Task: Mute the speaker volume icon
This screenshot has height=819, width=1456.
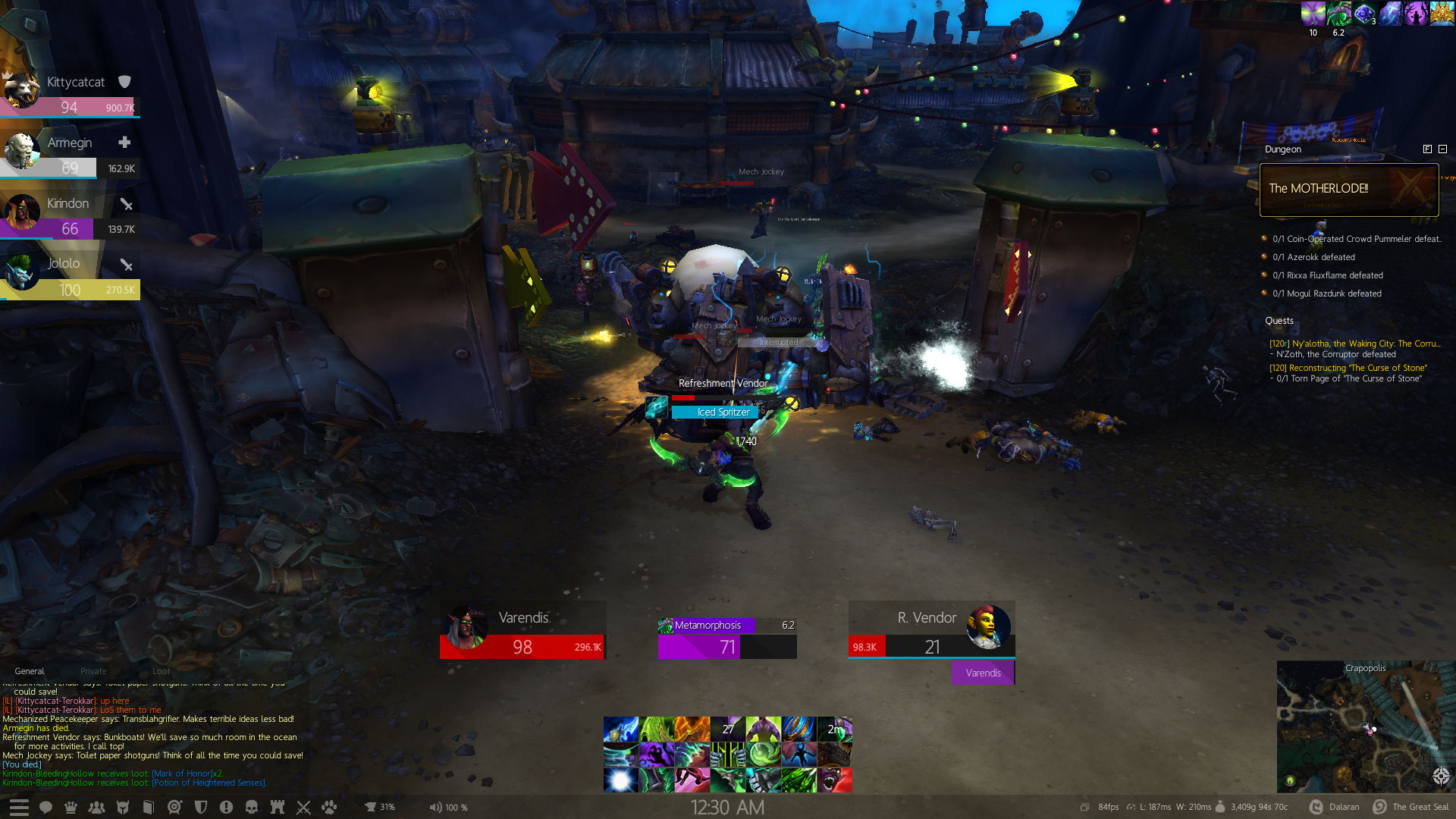Action: [436, 807]
